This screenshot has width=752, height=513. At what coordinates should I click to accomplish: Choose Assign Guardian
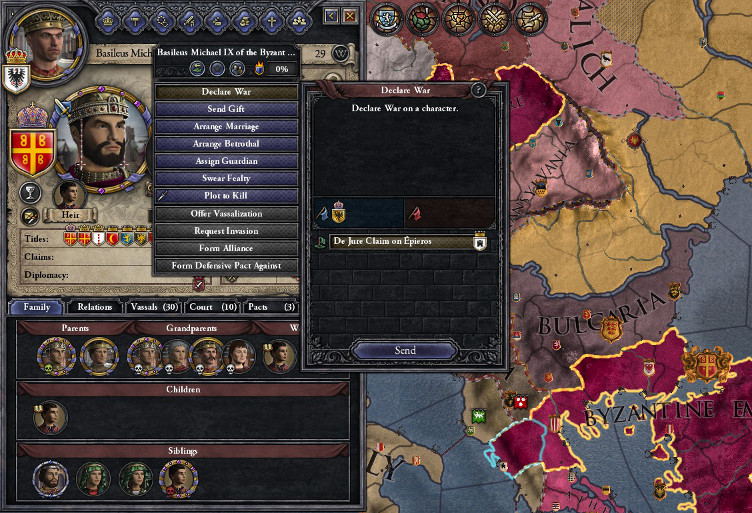pyautogui.click(x=224, y=161)
